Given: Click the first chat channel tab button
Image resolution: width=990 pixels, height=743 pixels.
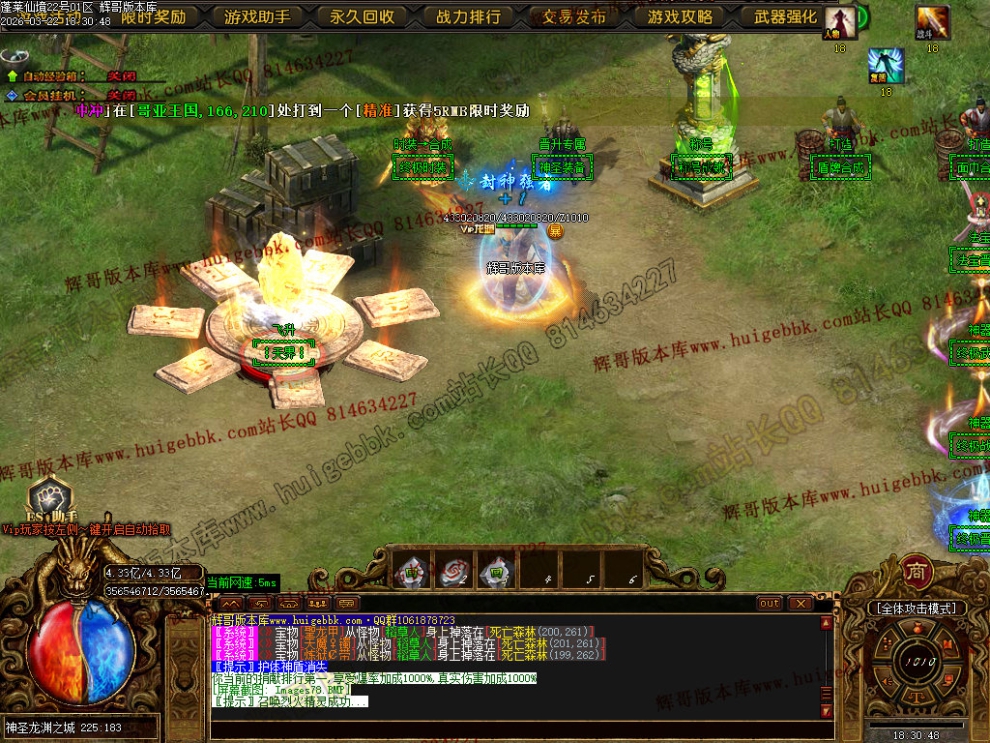Looking at the screenshot, I should click(231, 603).
